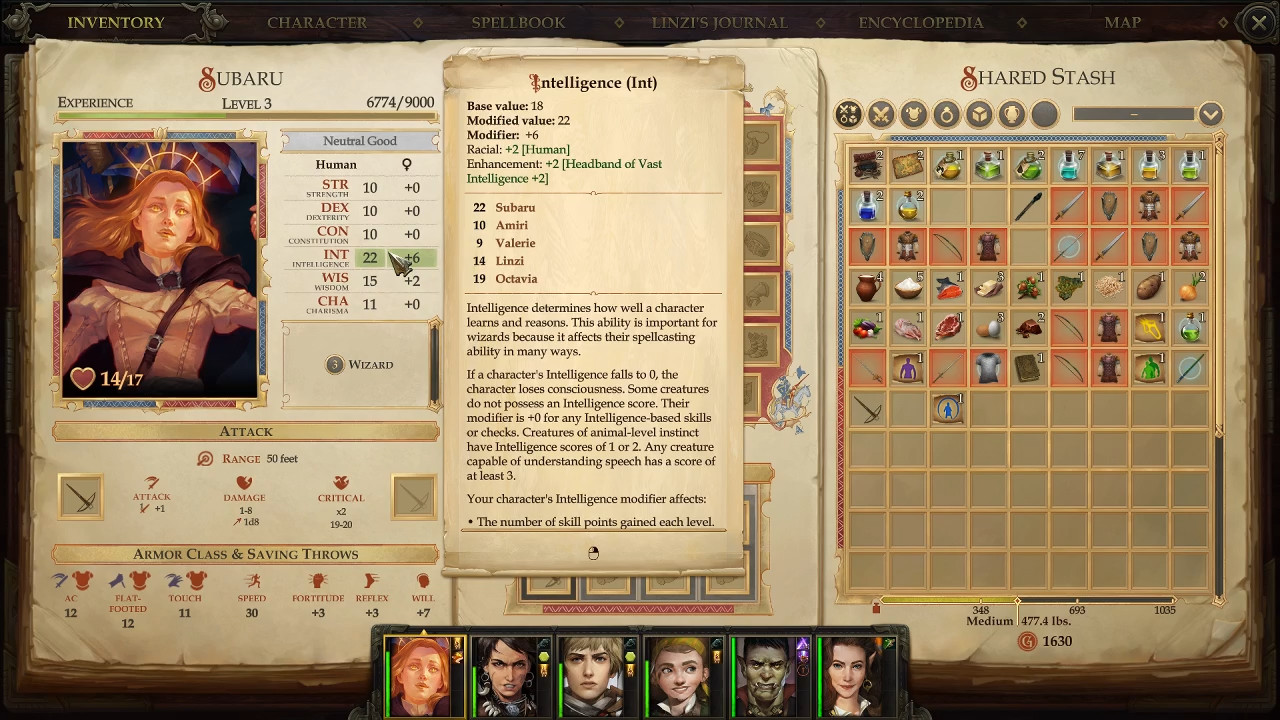The image size is (1280, 720).
Task: Close the inventory screen
Action: 1259,22
